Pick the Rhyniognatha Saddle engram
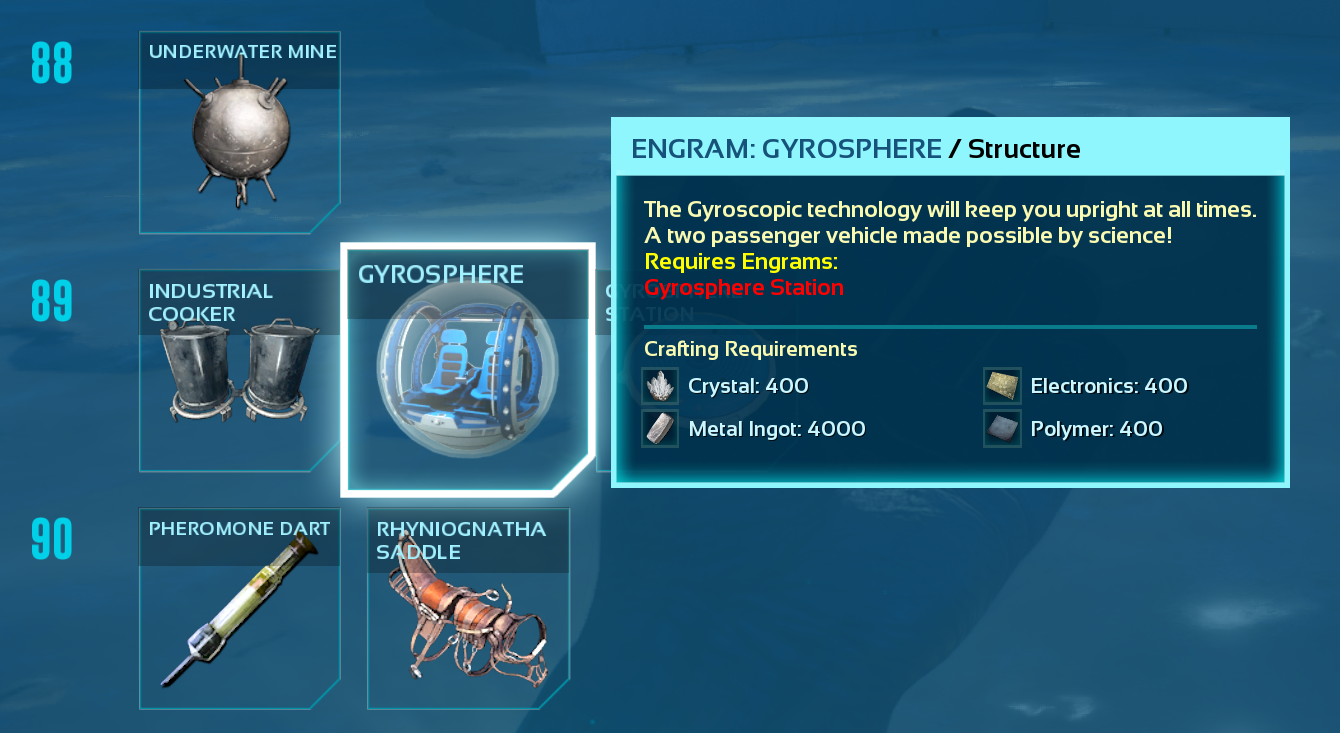 pos(468,608)
